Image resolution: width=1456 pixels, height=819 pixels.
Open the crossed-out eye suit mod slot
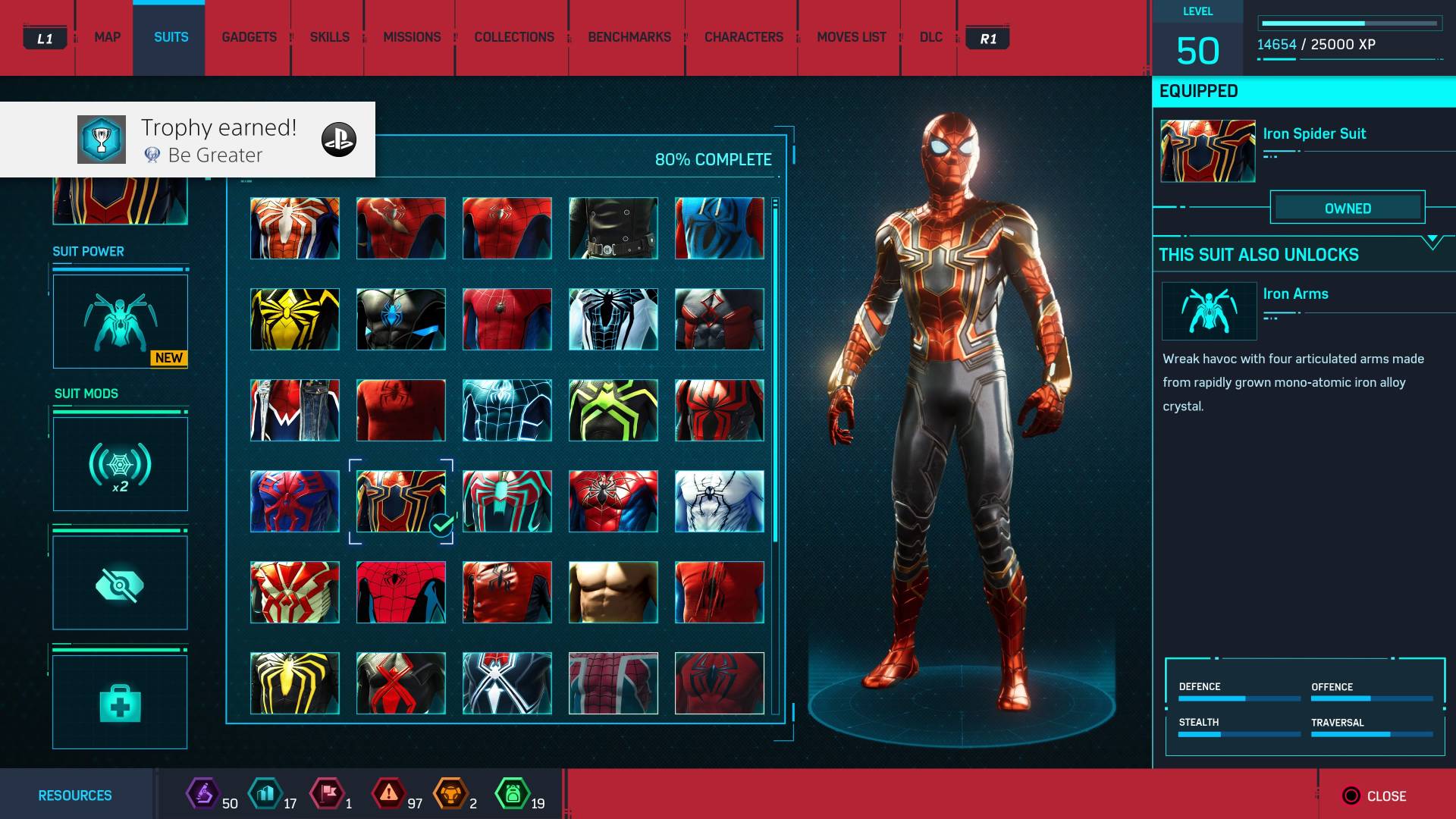tap(120, 583)
